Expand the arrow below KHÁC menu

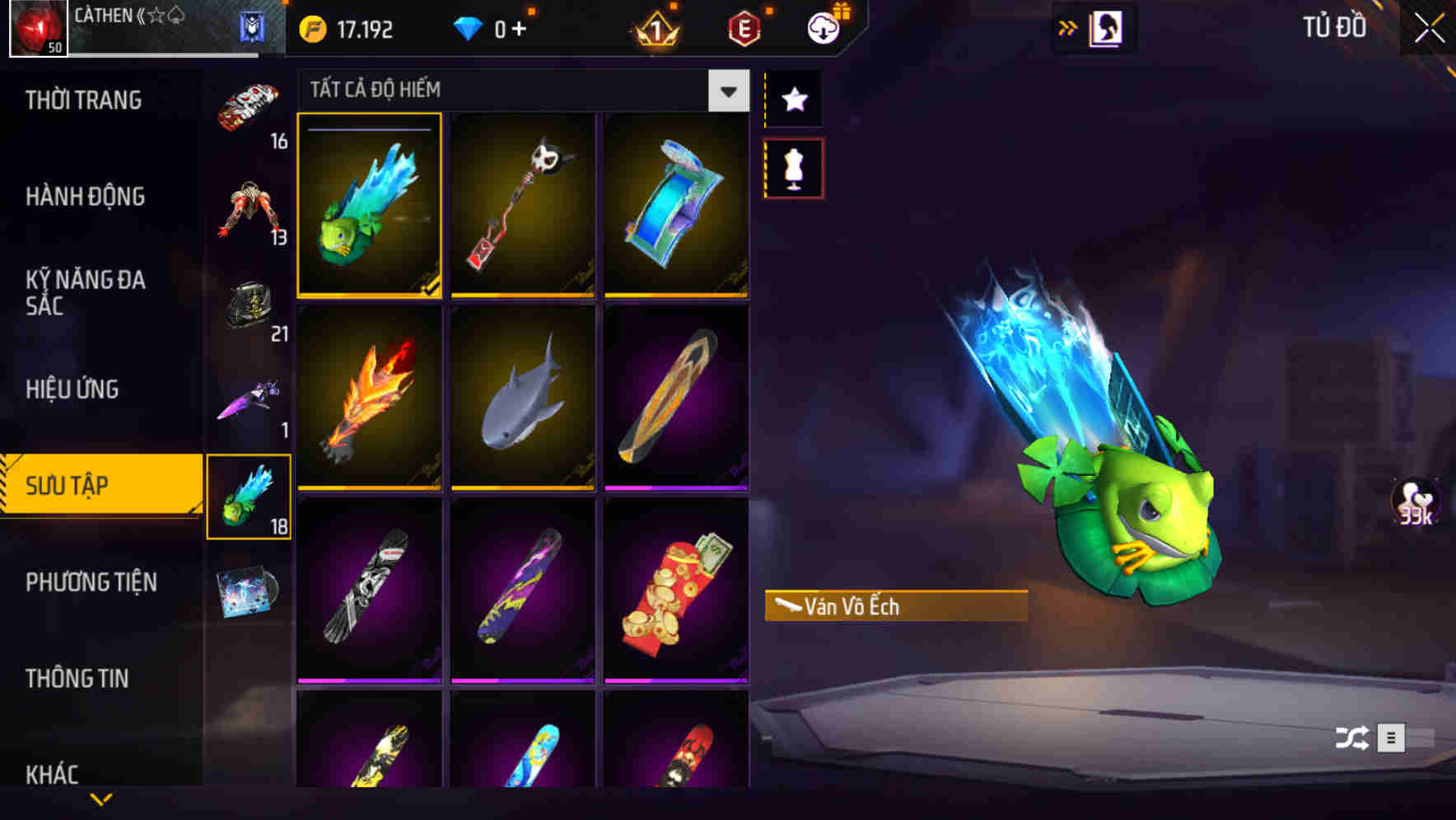(x=101, y=797)
